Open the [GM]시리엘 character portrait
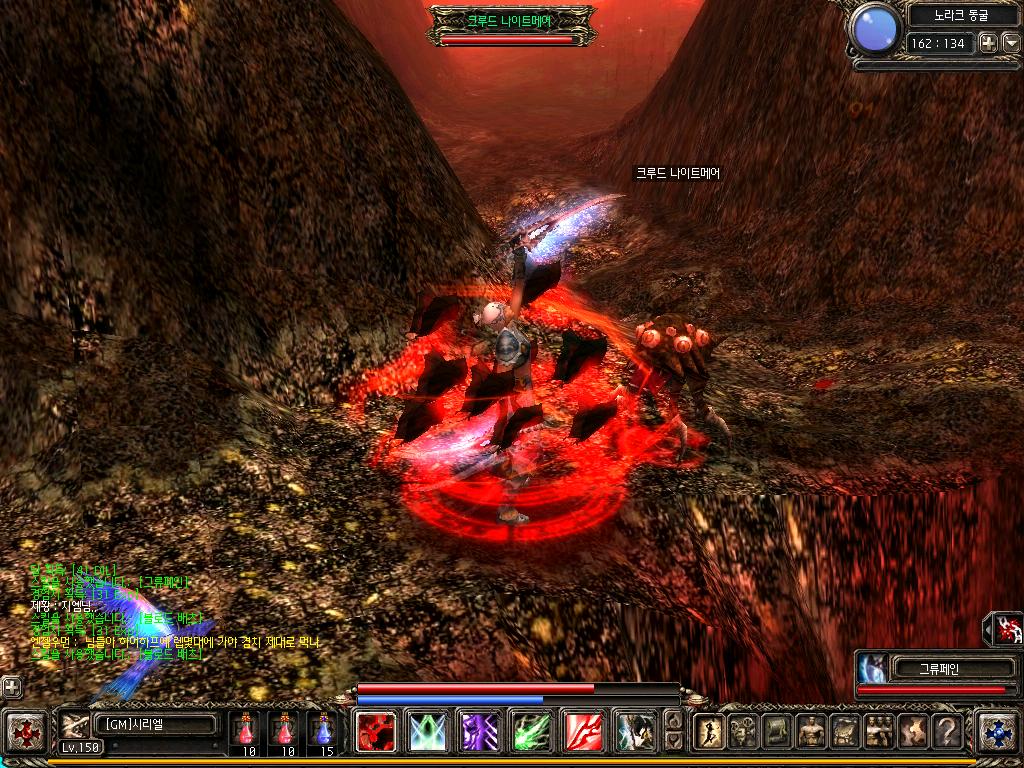This screenshot has height=768, width=1024. [76, 725]
